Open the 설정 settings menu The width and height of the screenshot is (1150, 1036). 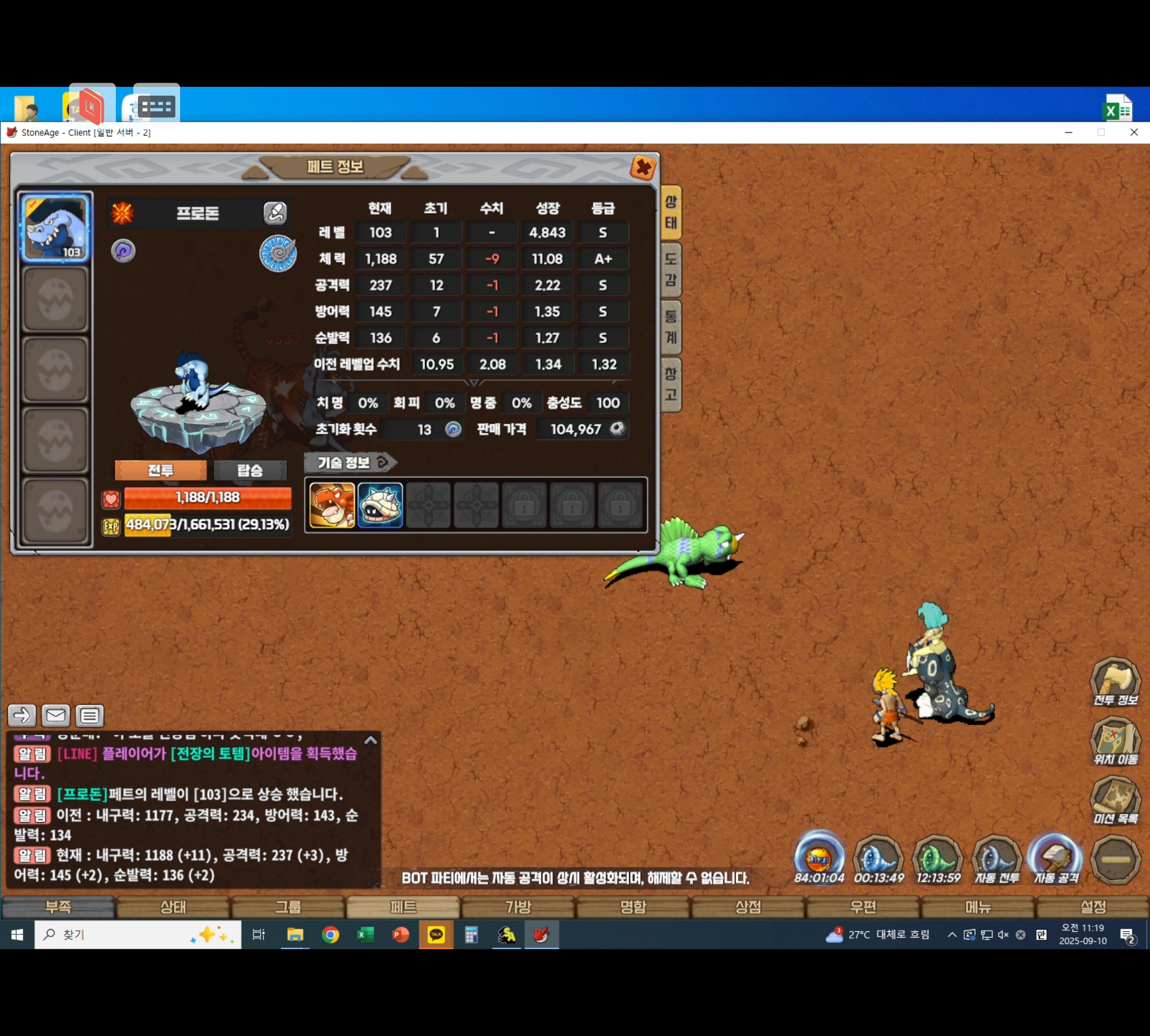(x=1093, y=907)
